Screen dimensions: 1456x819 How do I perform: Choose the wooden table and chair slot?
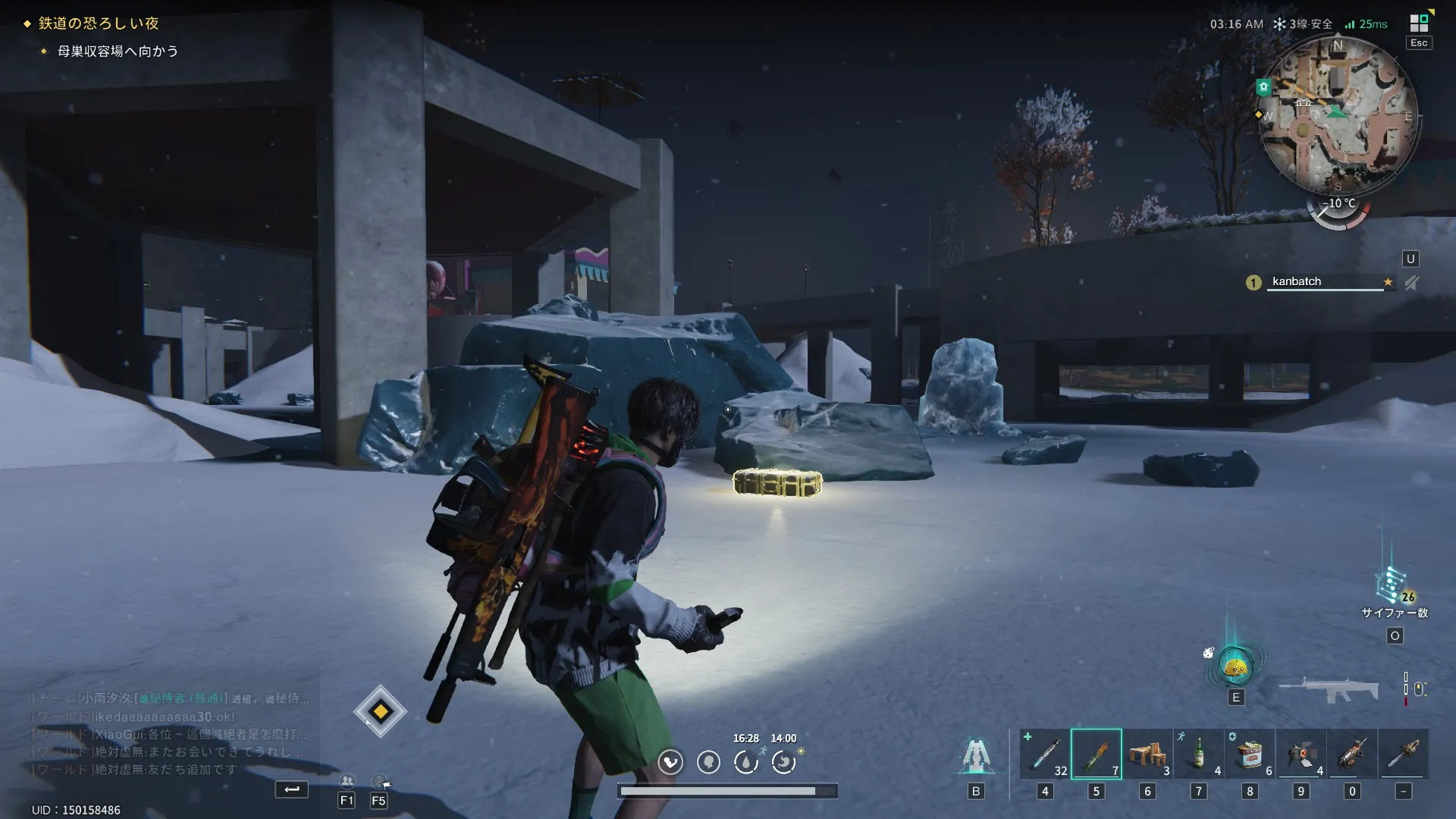1147,754
